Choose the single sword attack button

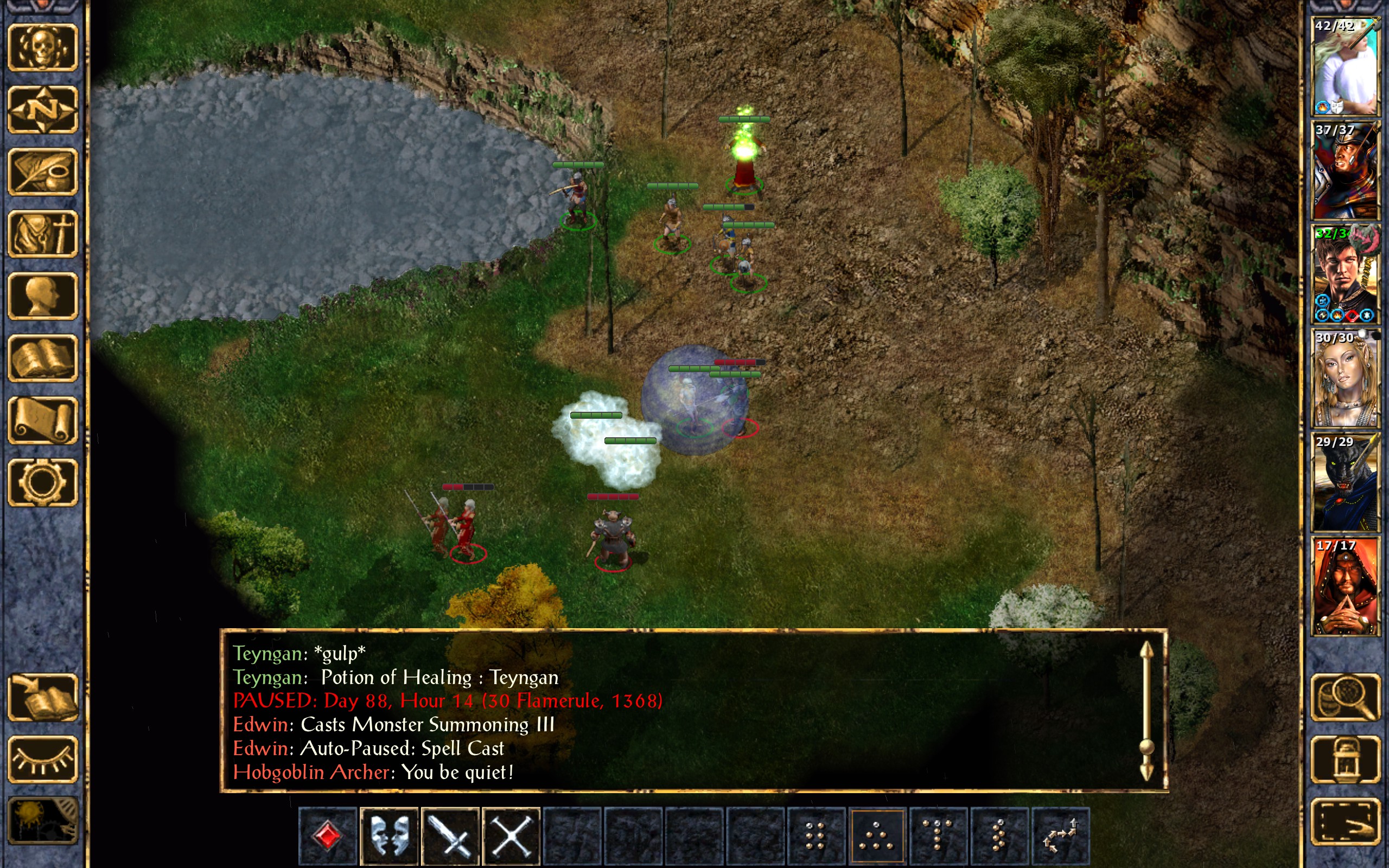point(450,836)
